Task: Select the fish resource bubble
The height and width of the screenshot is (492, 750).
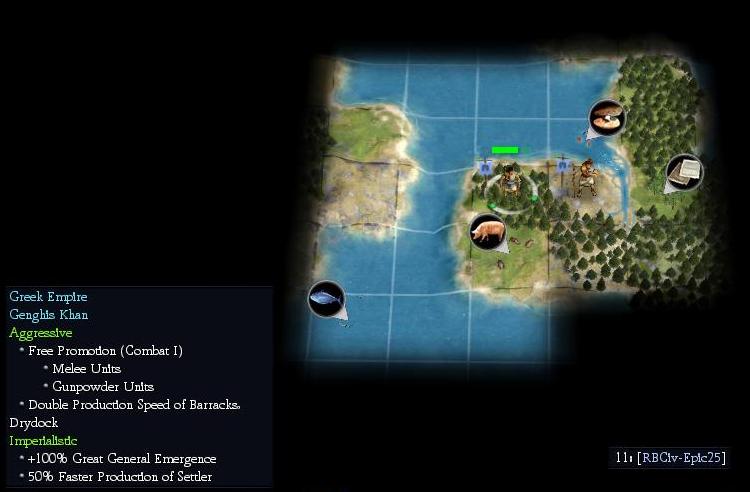Action: point(326,298)
